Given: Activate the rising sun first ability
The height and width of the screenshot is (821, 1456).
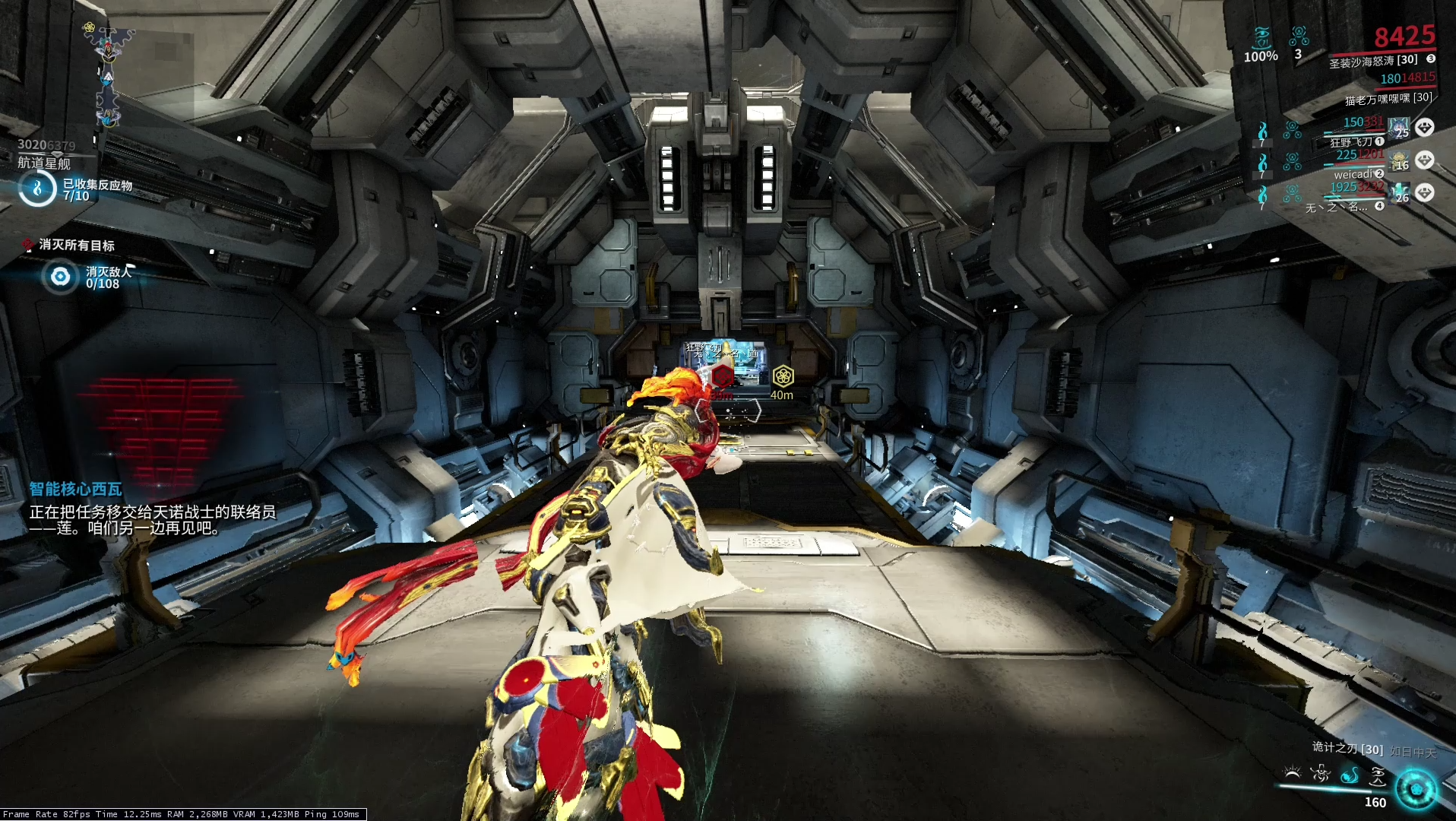Looking at the screenshot, I should tap(1292, 774).
